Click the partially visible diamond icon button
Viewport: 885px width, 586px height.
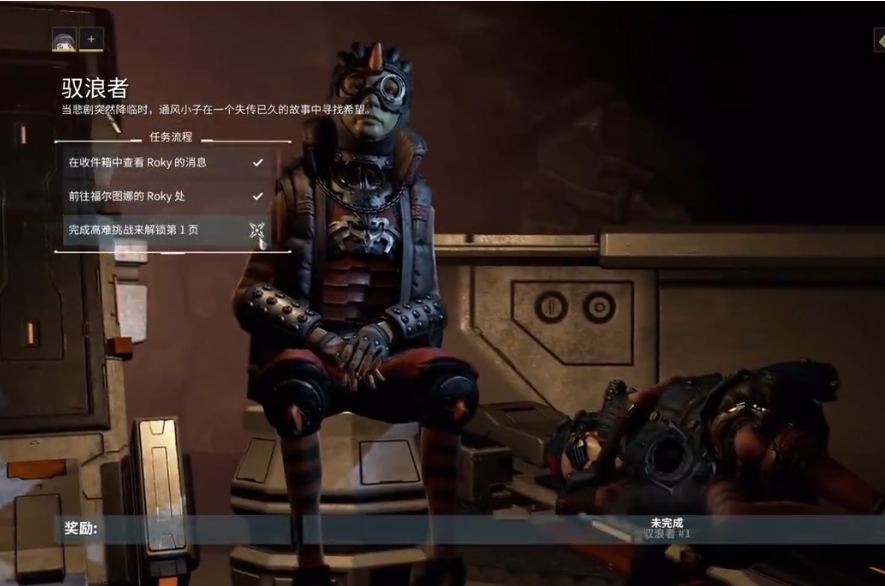point(879,39)
